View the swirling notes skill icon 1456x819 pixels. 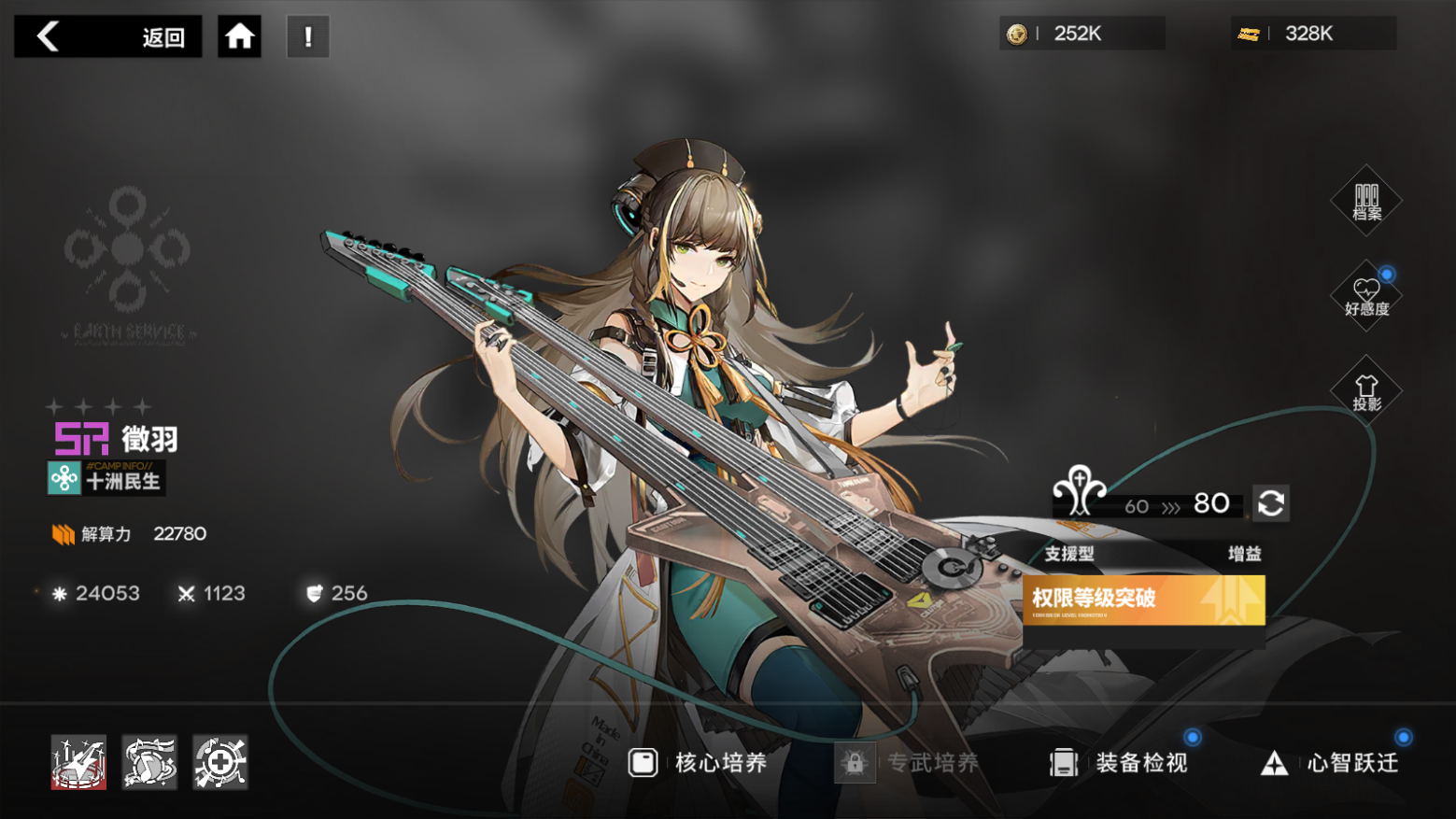click(x=149, y=762)
